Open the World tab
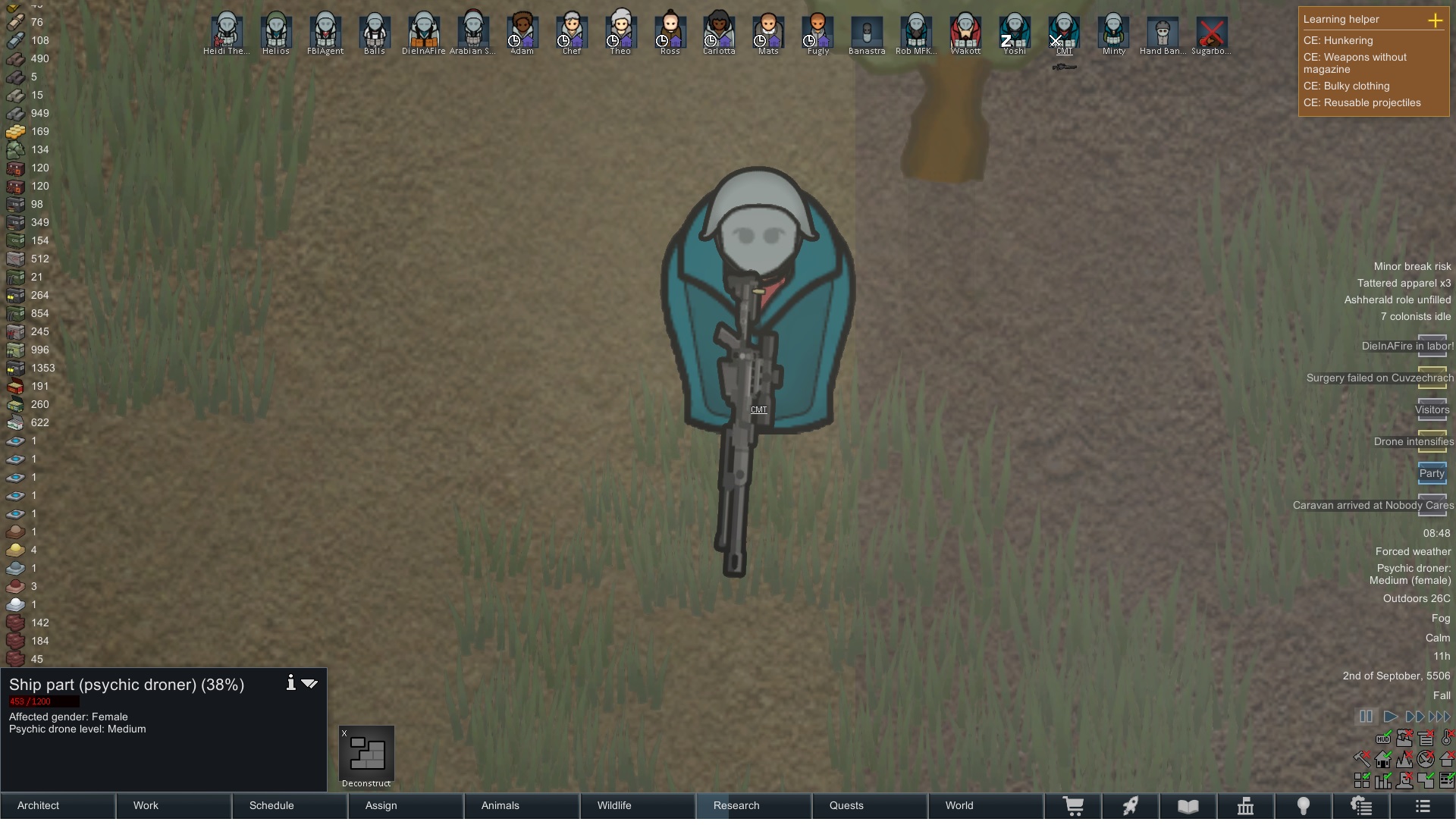Image resolution: width=1456 pixels, height=828 pixels. coord(959,806)
